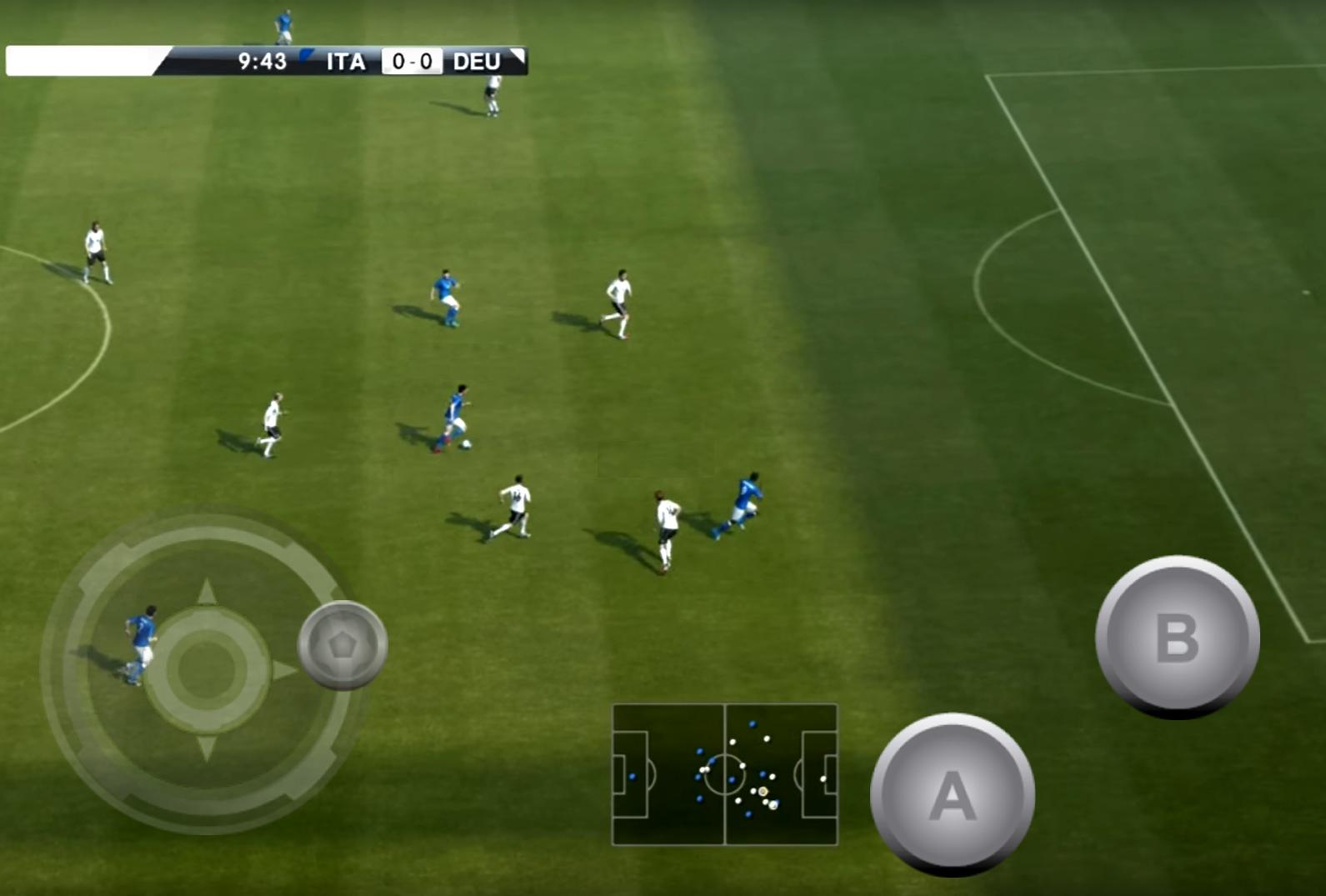Tap the soccer ball sprint button
The image size is (1326, 896).
click(343, 644)
